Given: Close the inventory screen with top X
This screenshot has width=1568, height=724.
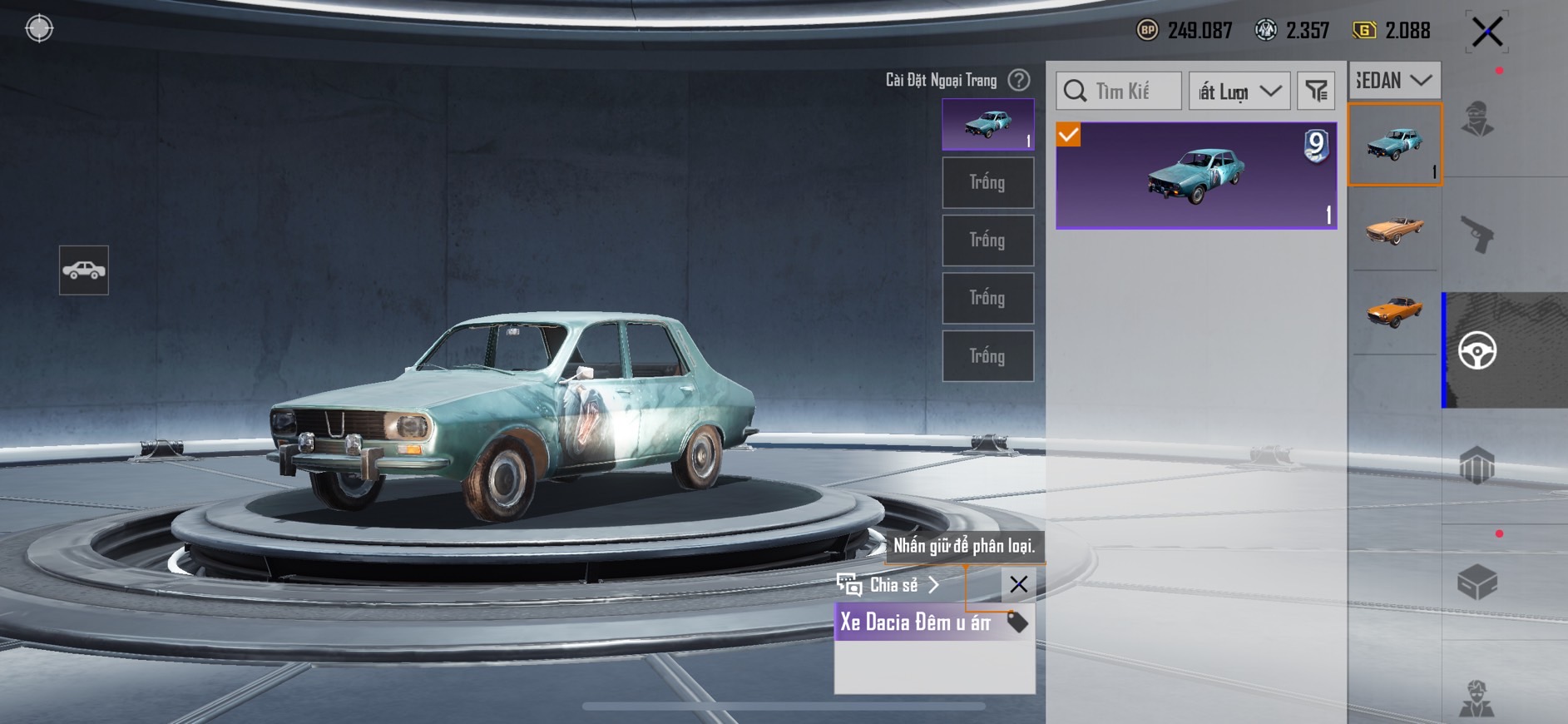Looking at the screenshot, I should (x=1486, y=32).
